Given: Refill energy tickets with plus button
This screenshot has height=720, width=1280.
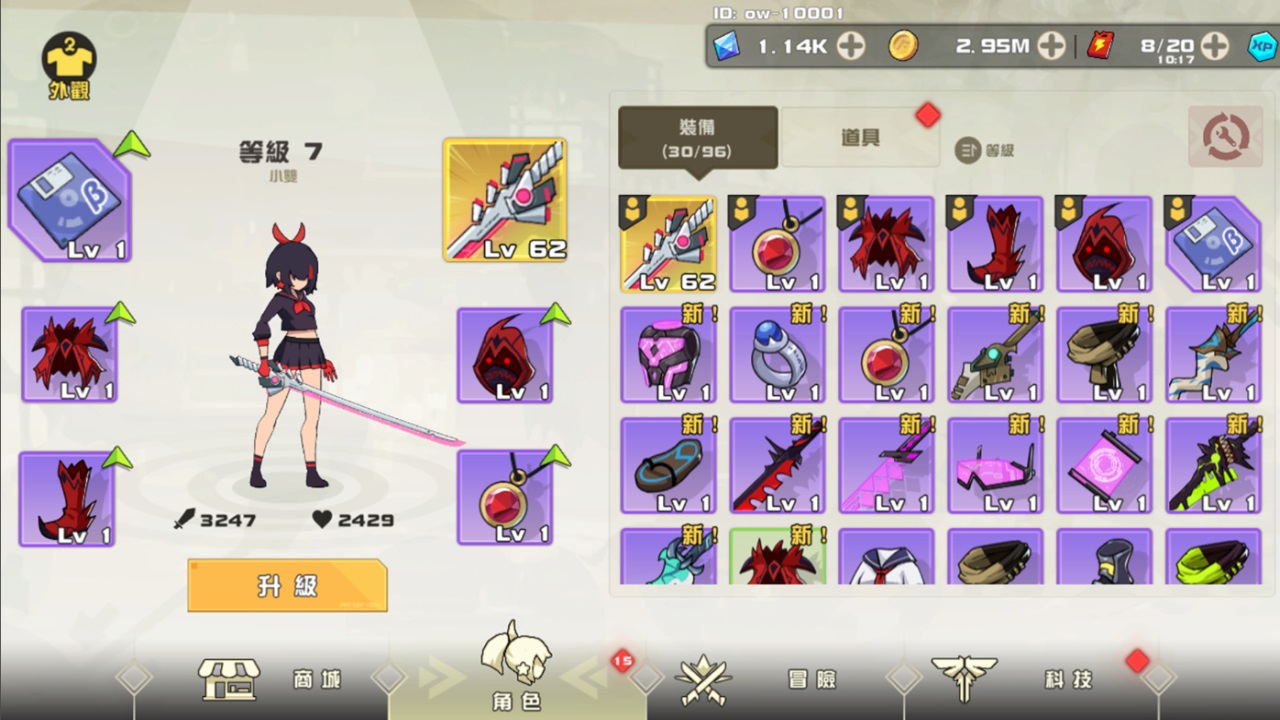Looking at the screenshot, I should (1214, 46).
